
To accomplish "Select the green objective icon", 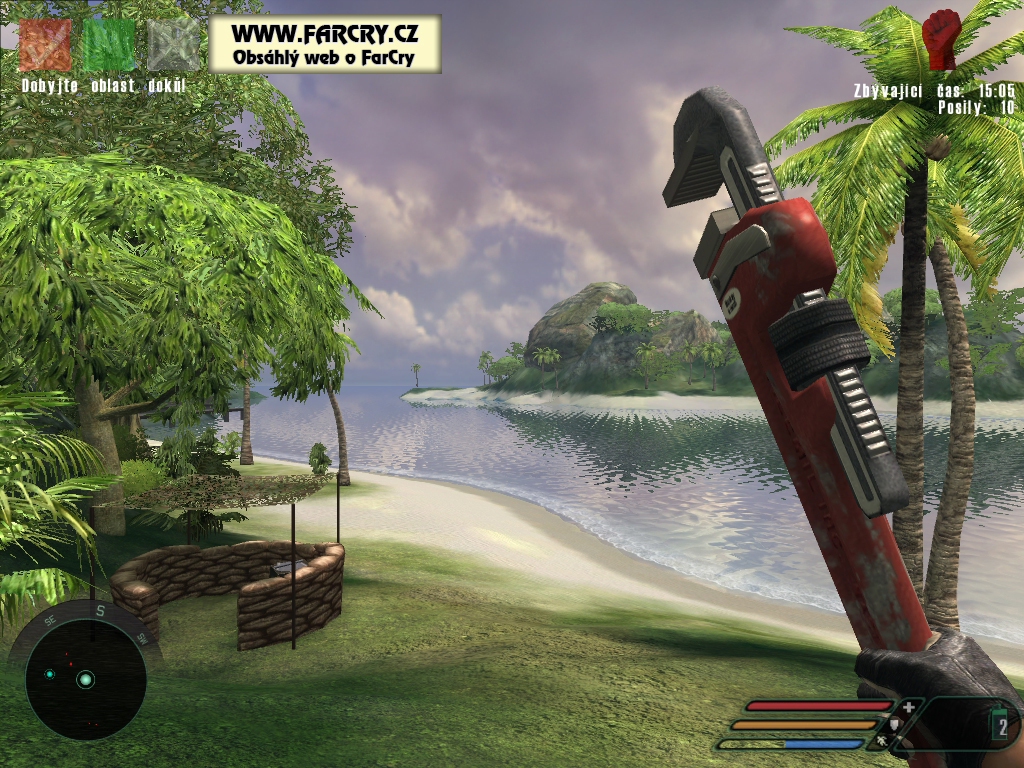I will (x=108, y=45).
